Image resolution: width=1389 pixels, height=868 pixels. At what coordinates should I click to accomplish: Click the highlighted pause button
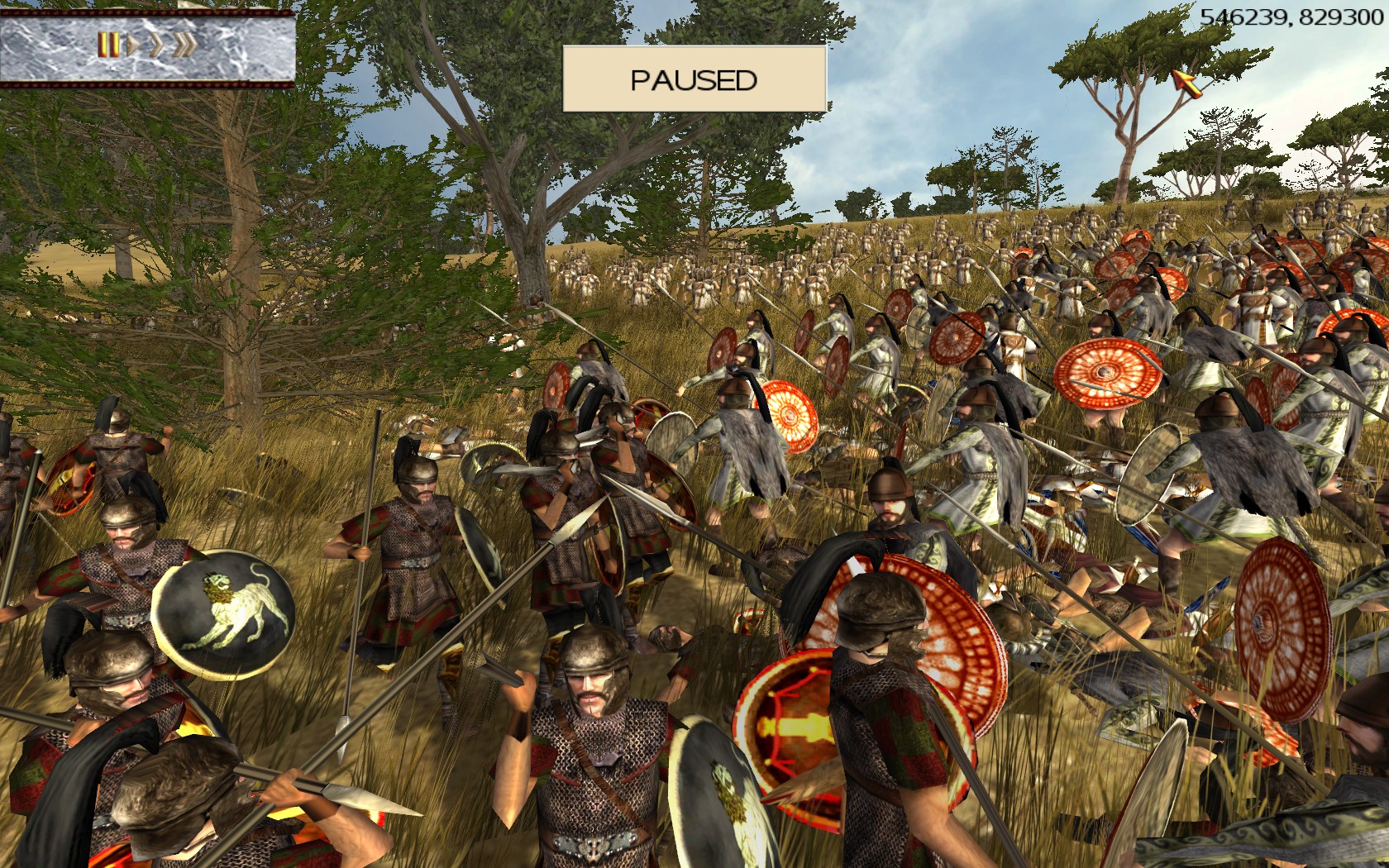pos(107,45)
